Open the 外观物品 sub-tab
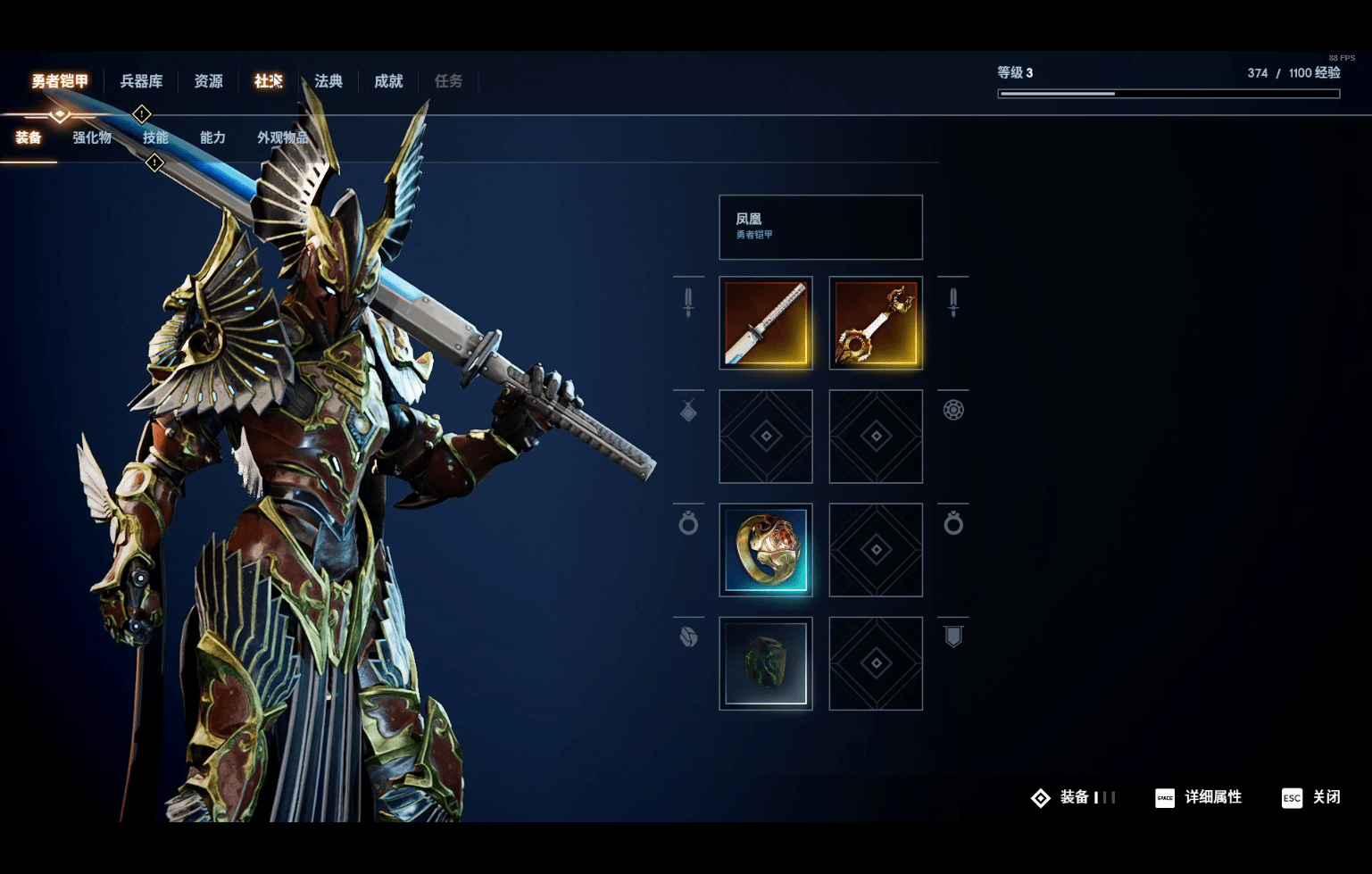The height and width of the screenshot is (874, 1372). pyautogui.click(x=282, y=137)
